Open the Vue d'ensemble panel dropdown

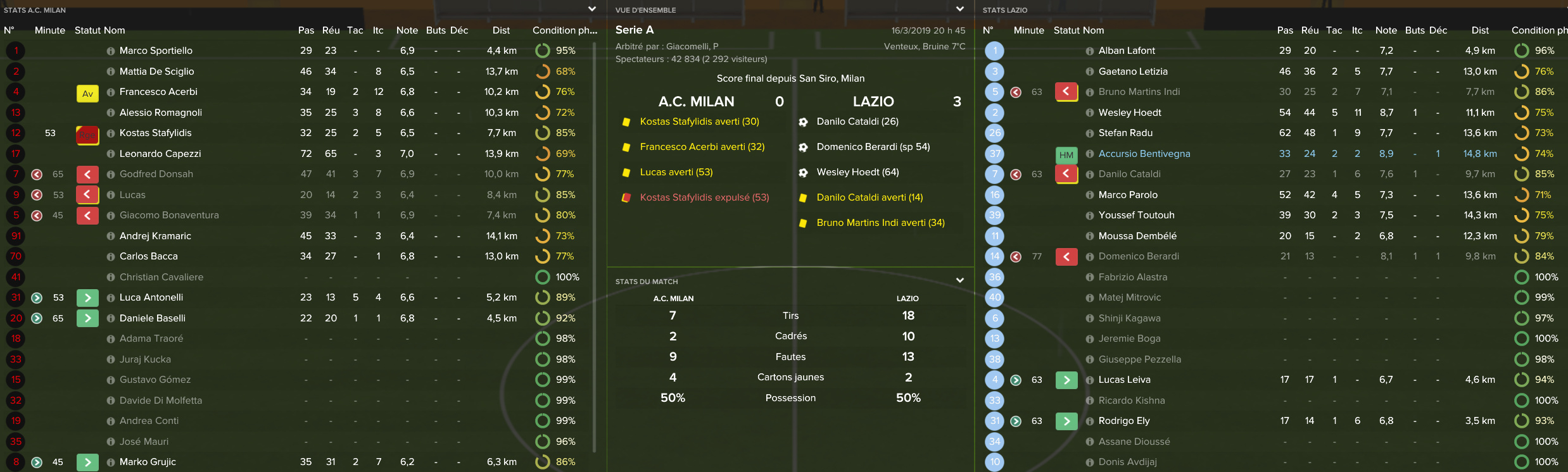959,9
